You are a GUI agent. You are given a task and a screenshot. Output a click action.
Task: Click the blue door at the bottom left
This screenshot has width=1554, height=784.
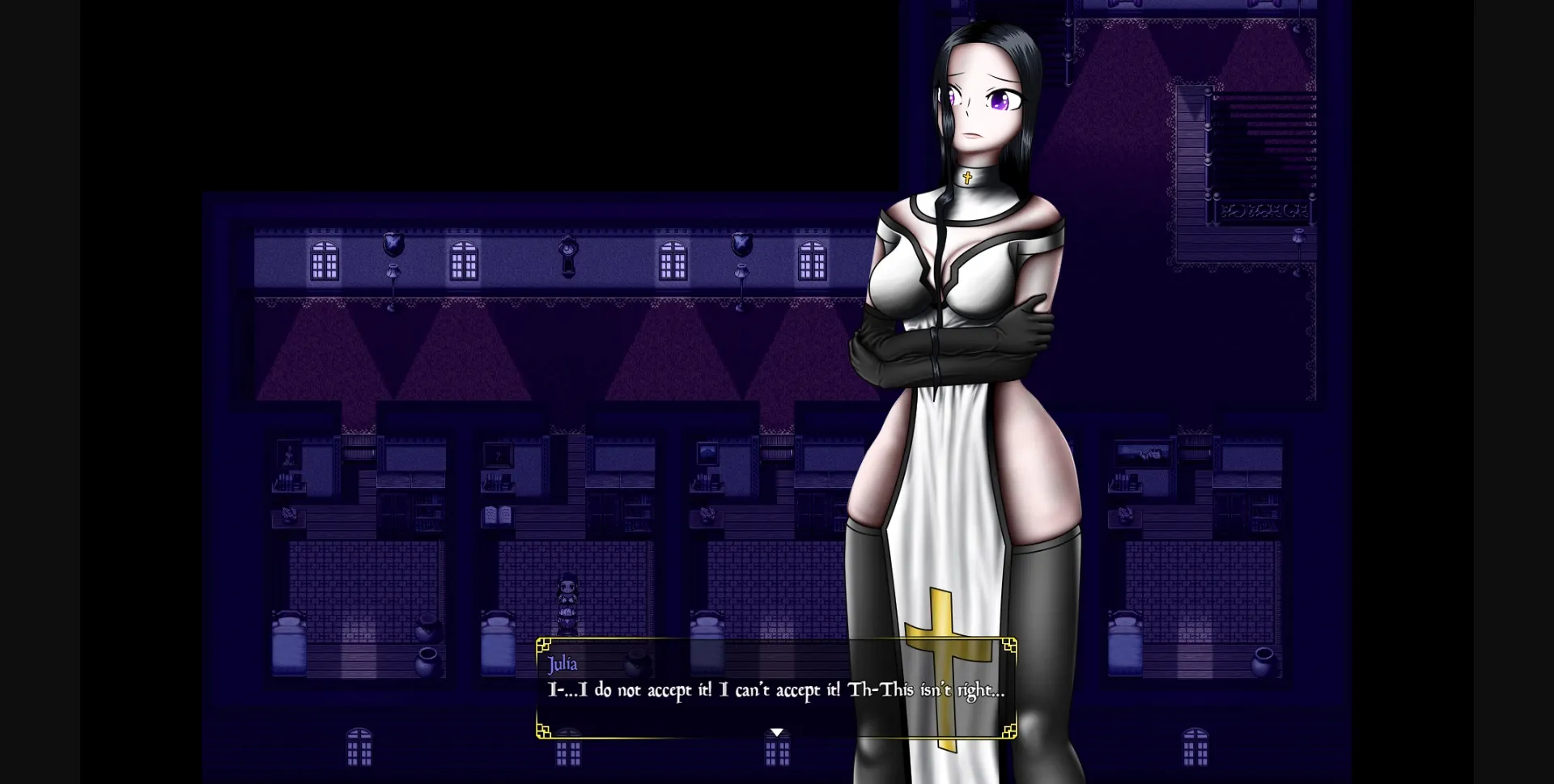pos(360,748)
